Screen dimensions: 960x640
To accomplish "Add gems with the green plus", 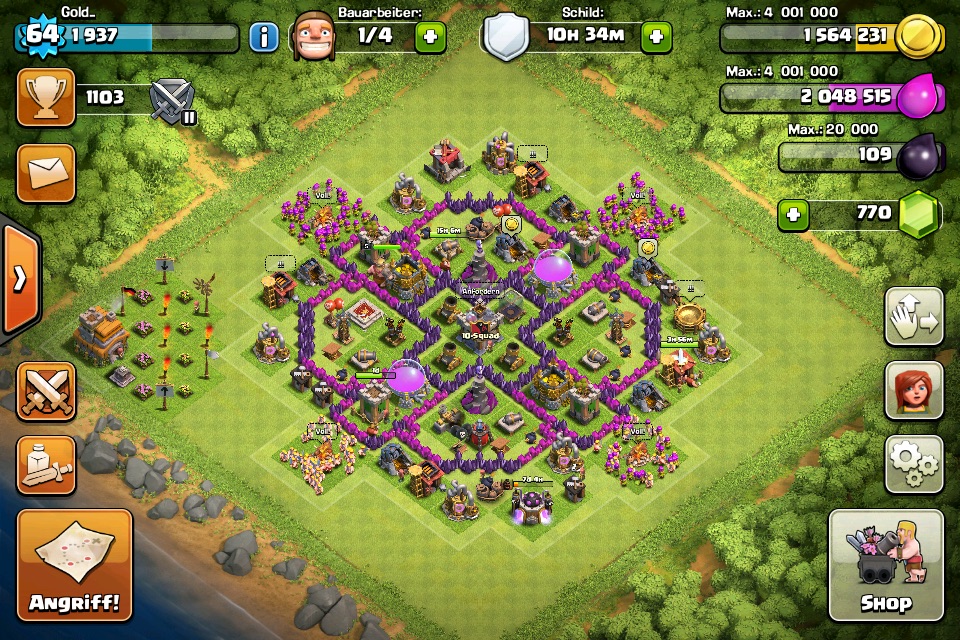I will point(794,214).
